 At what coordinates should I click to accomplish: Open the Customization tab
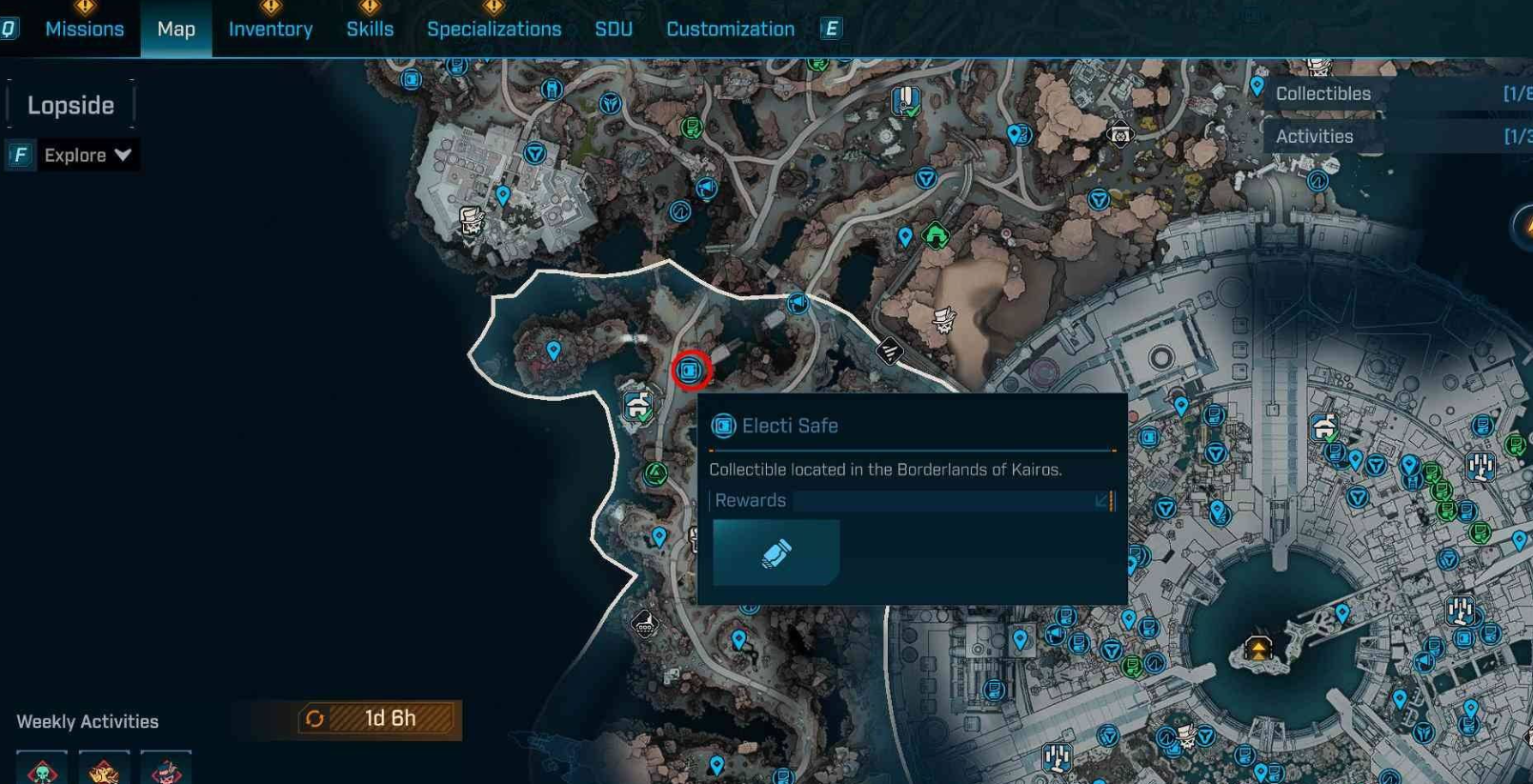point(730,30)
